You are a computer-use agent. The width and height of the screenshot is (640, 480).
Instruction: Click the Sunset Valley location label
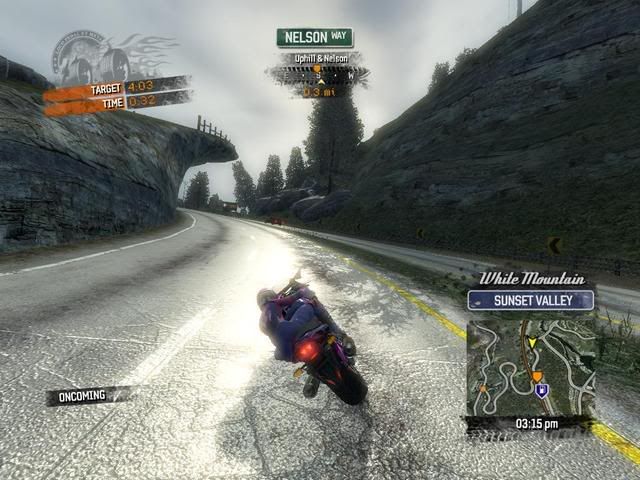click(530, 300)
